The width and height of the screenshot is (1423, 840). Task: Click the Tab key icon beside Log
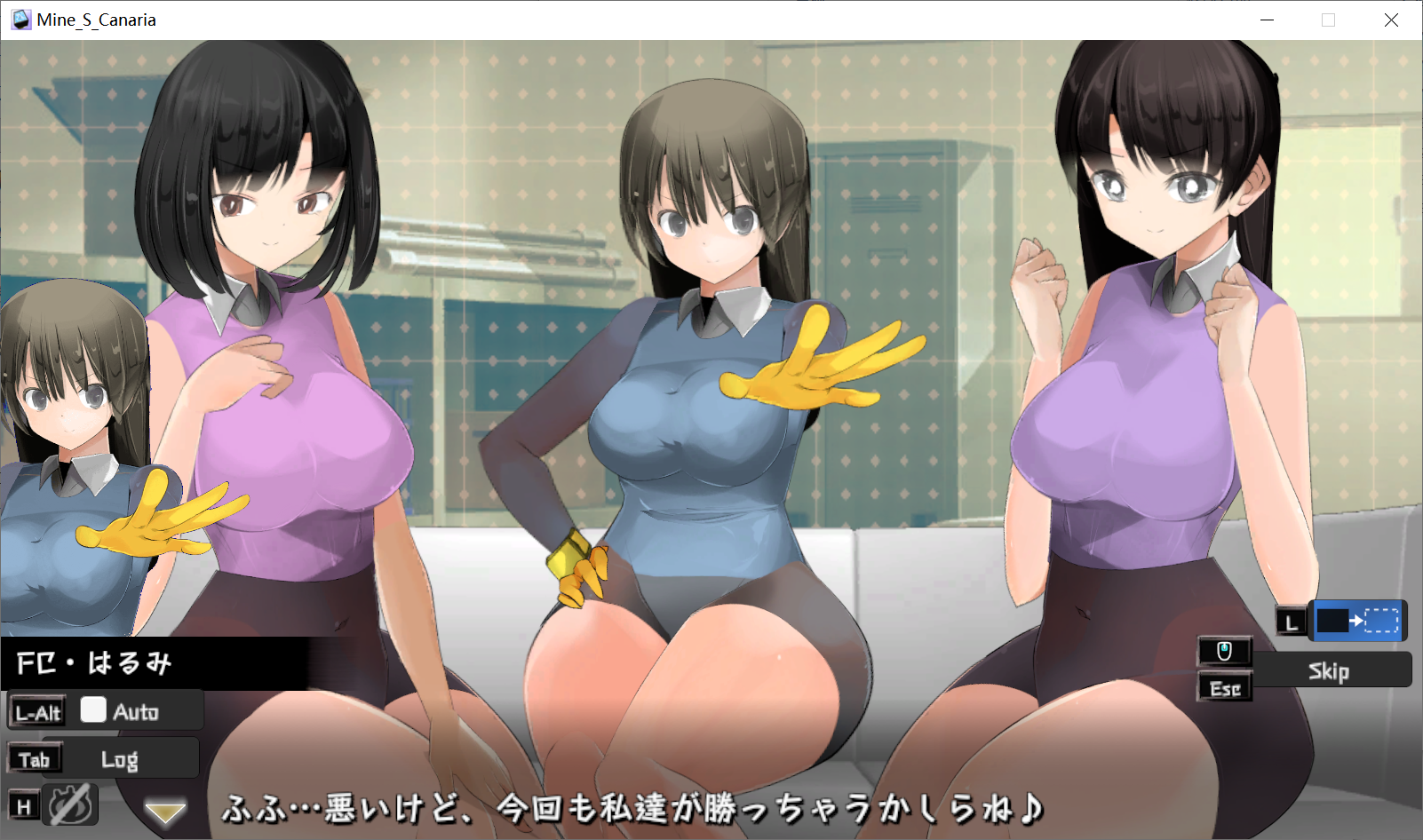(x=35, y=757)
